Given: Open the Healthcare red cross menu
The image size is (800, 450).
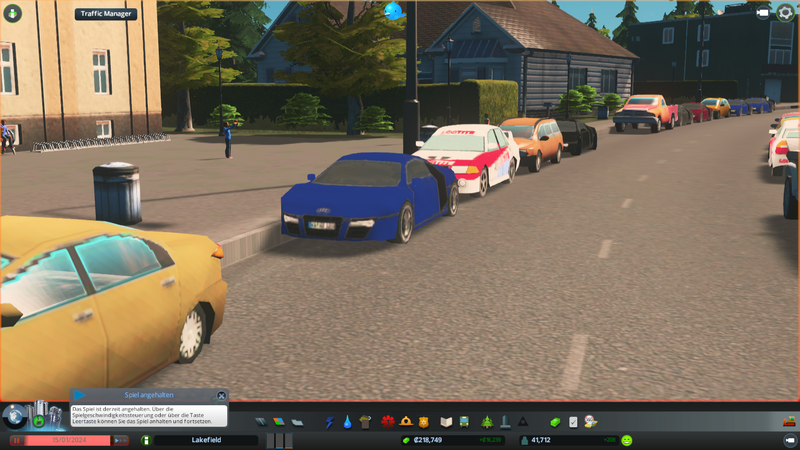Looking at the screenshot, I should 387,422.
